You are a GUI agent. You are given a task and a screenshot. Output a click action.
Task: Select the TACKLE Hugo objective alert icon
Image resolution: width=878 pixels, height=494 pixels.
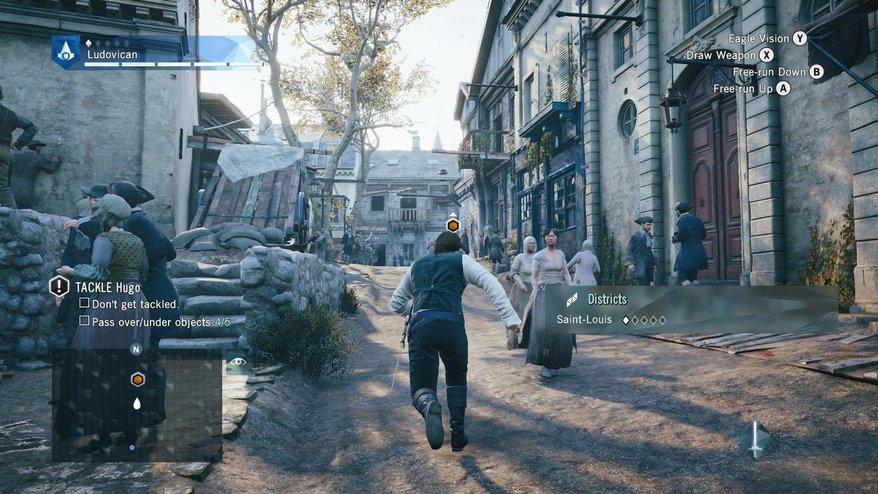pos(59,287)
